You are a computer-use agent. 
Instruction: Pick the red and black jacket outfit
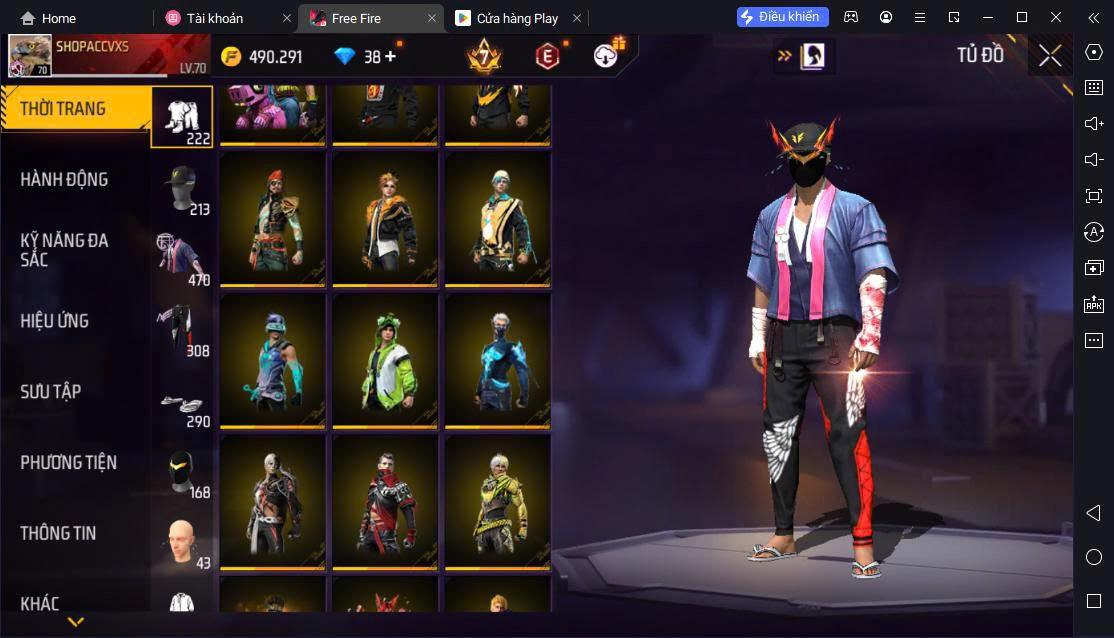tap(385, 500)
